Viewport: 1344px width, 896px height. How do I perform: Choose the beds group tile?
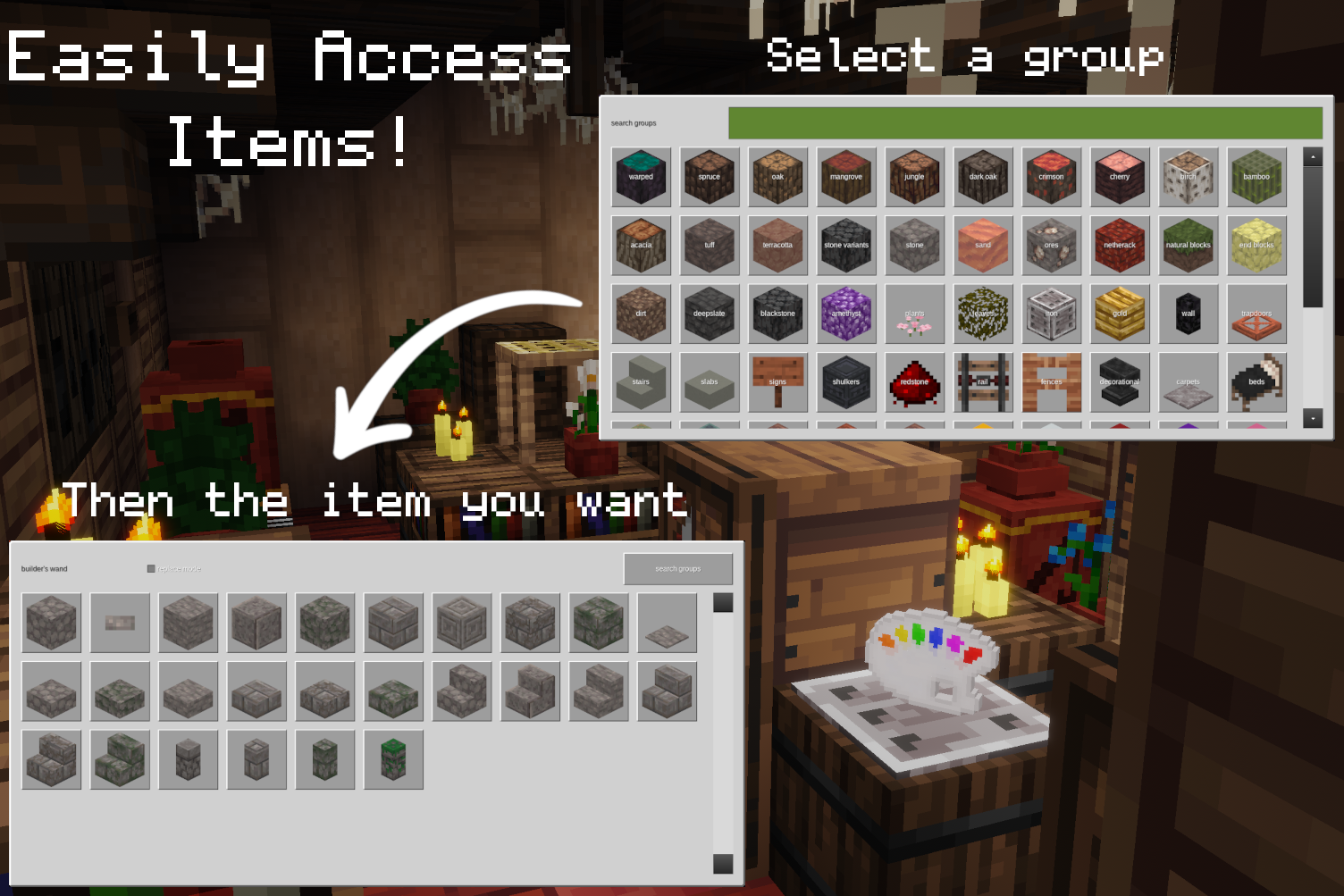(x=1256, y=381)
